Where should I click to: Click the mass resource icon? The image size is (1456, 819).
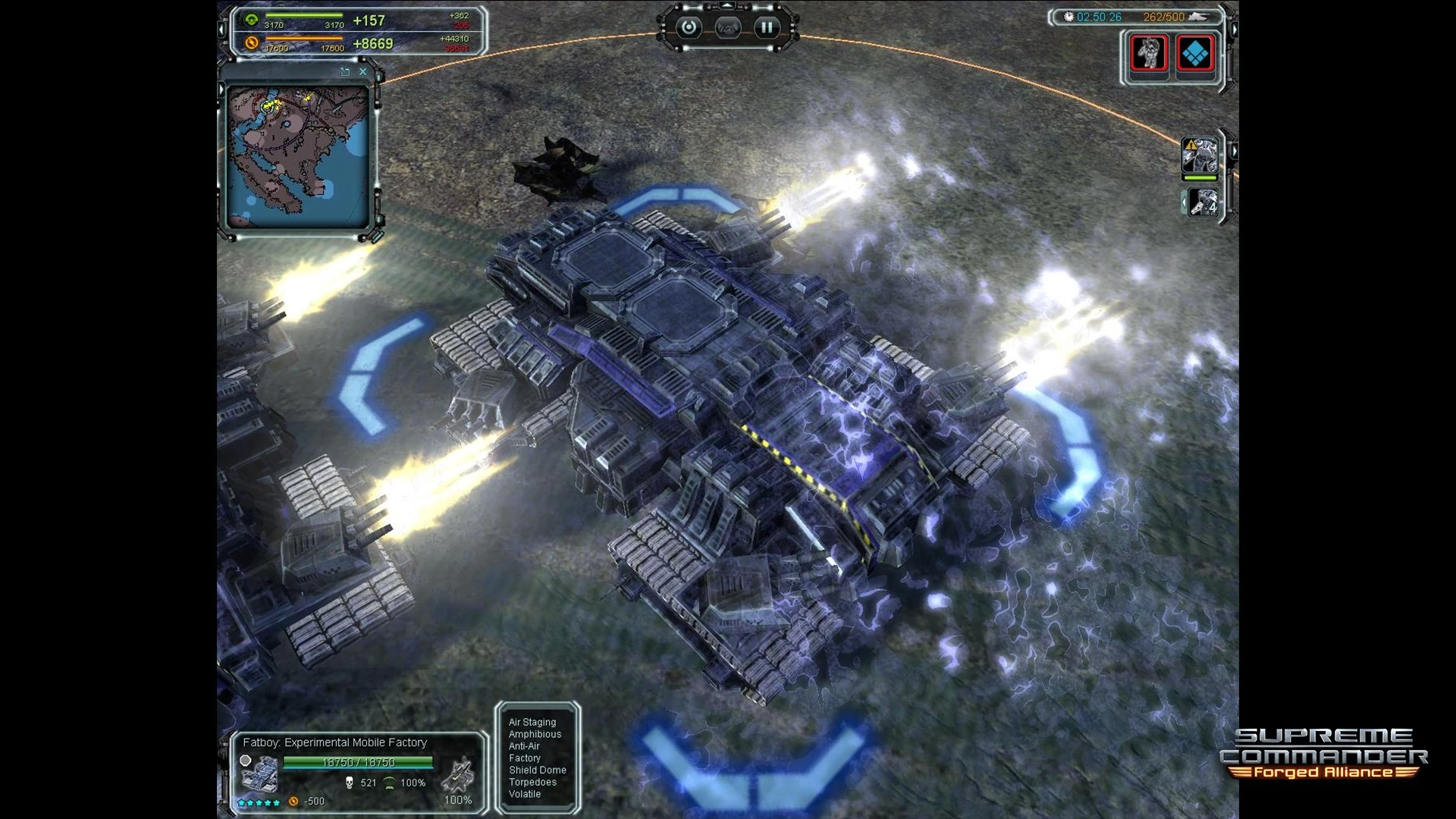252,20
